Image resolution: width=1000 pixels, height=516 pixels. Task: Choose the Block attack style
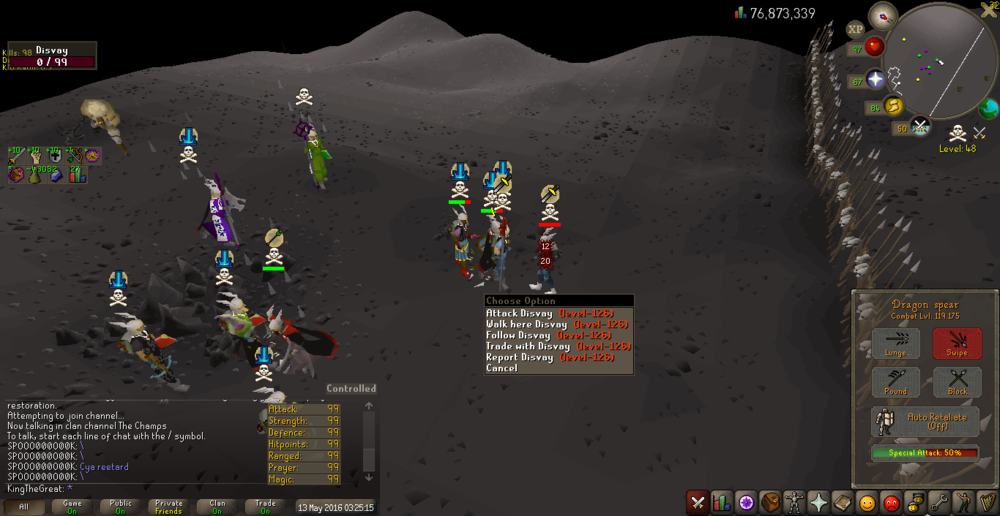[957, 383]
